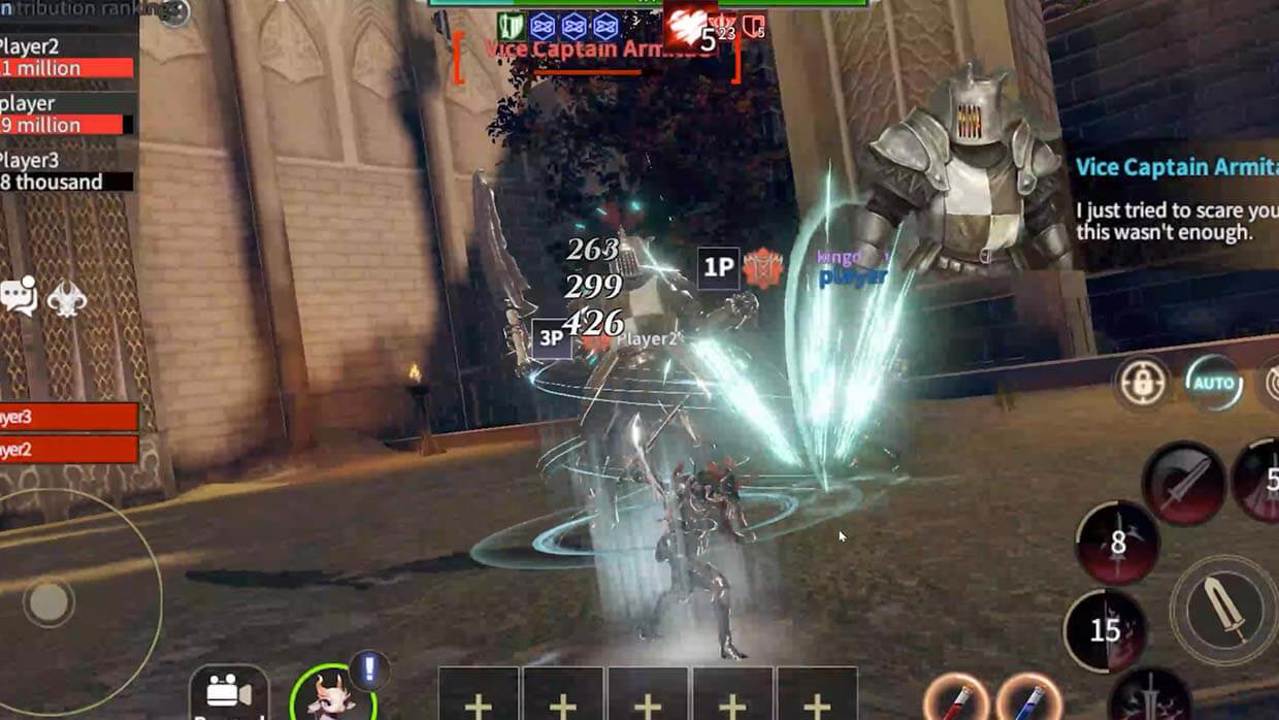Activate the sword slash skill icon
Viewport: 1279px width, 720px height.
click(x=1184, y=483)
